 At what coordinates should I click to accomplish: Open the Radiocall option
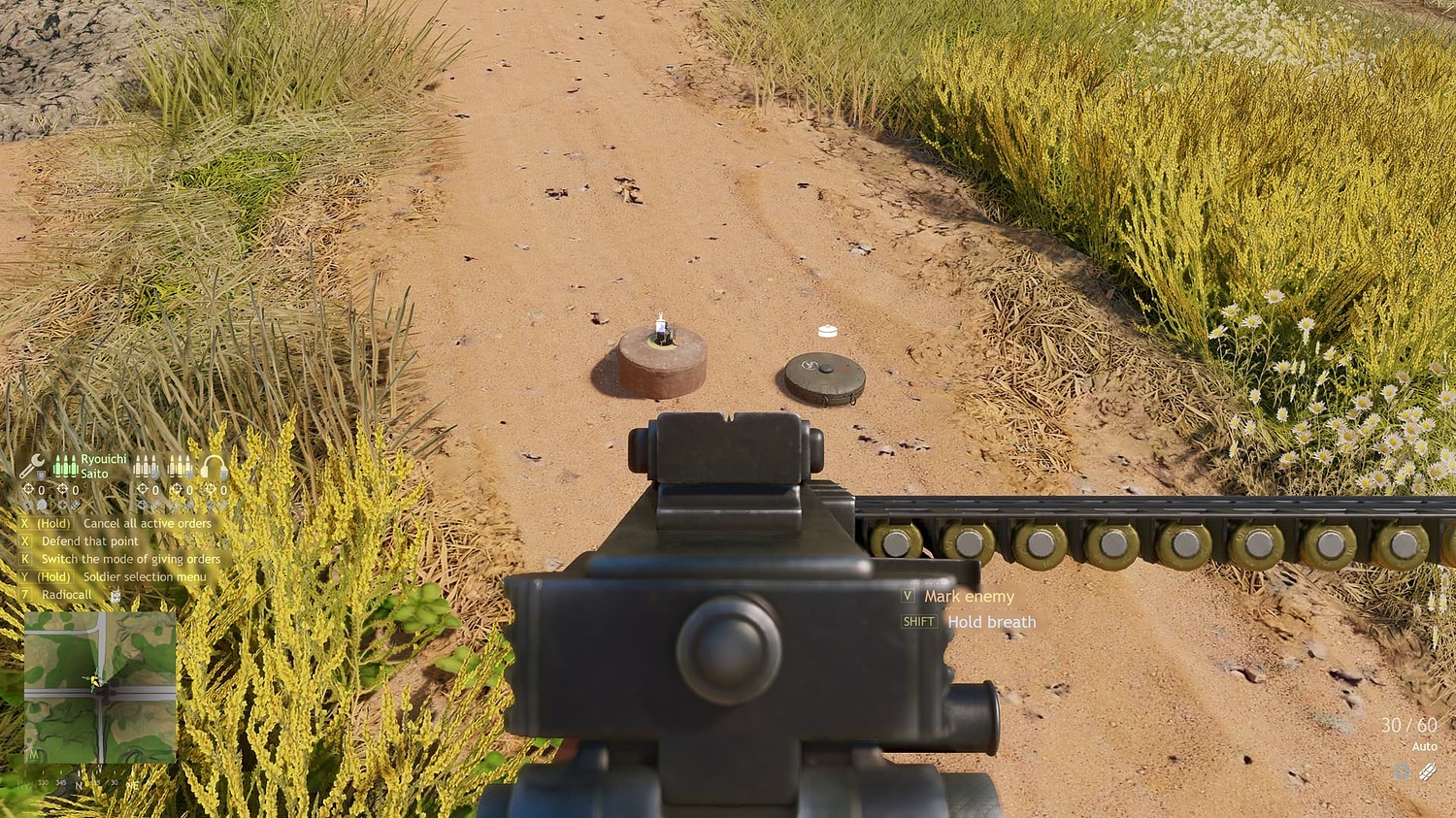(67, 595)
